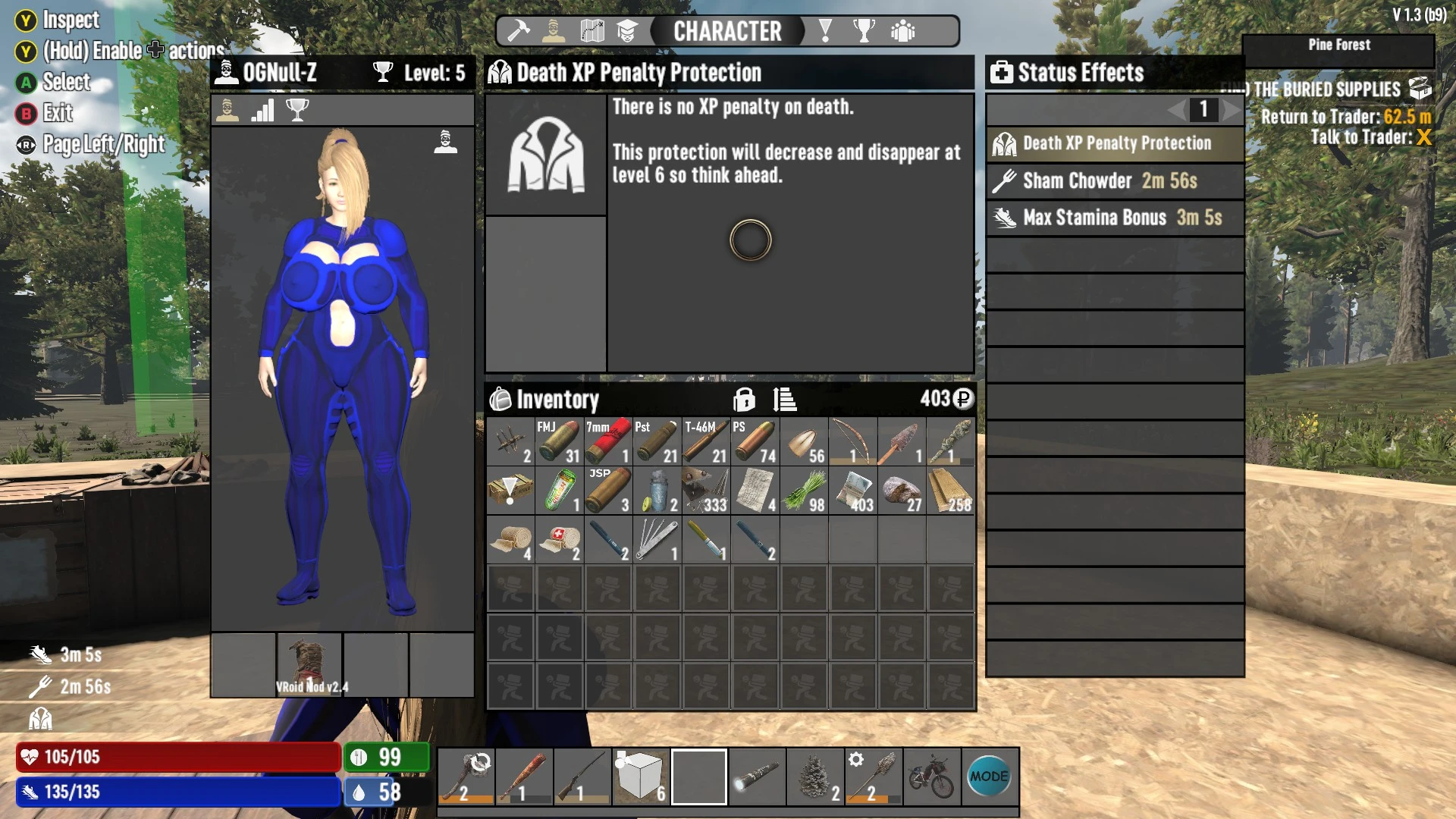Click the left arrow on Status Effects pager

pyautogui.click(x=1177, y=111)
